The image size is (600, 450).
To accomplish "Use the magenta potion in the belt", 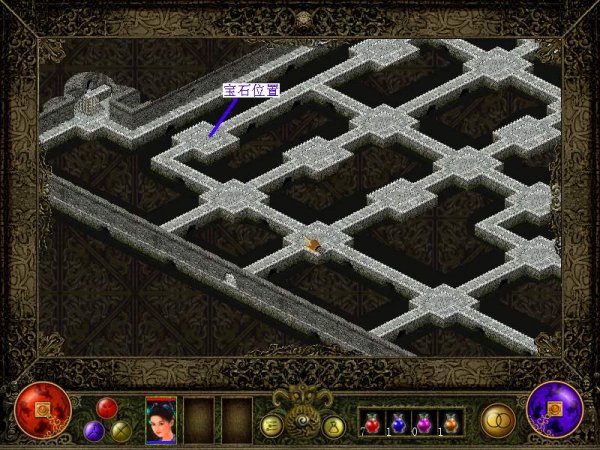I will (424, 423).
